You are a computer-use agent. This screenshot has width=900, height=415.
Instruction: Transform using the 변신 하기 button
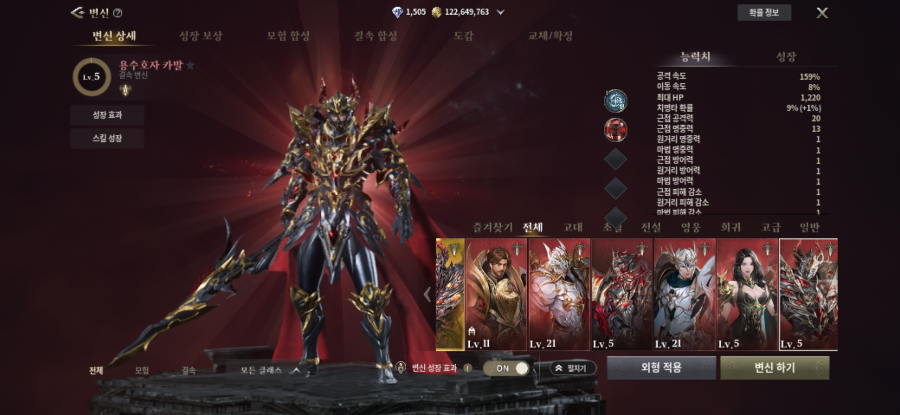click(x=774, y=368)
